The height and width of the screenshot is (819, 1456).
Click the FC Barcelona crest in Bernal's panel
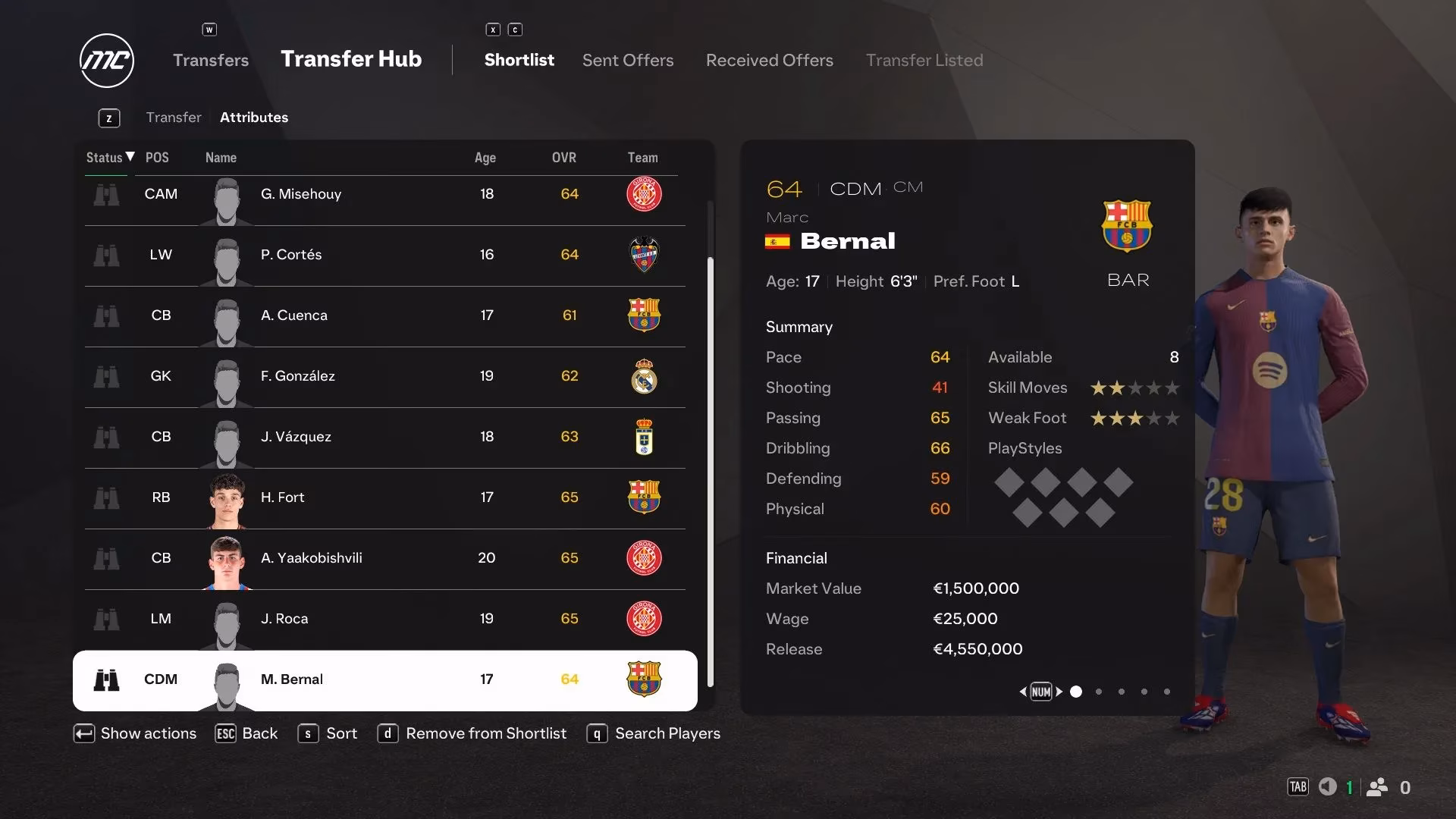pos(1128,224)
